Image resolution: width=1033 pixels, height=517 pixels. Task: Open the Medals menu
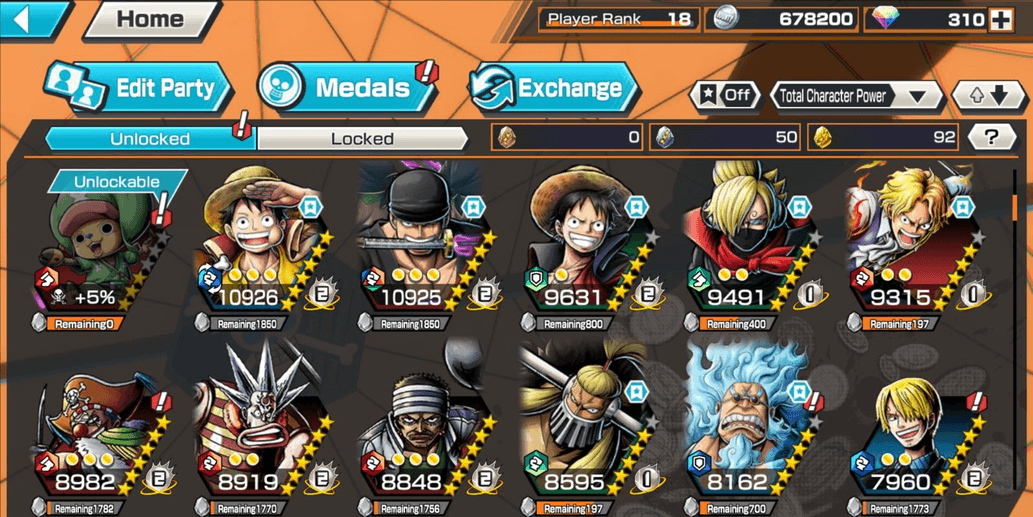(345, 88)
